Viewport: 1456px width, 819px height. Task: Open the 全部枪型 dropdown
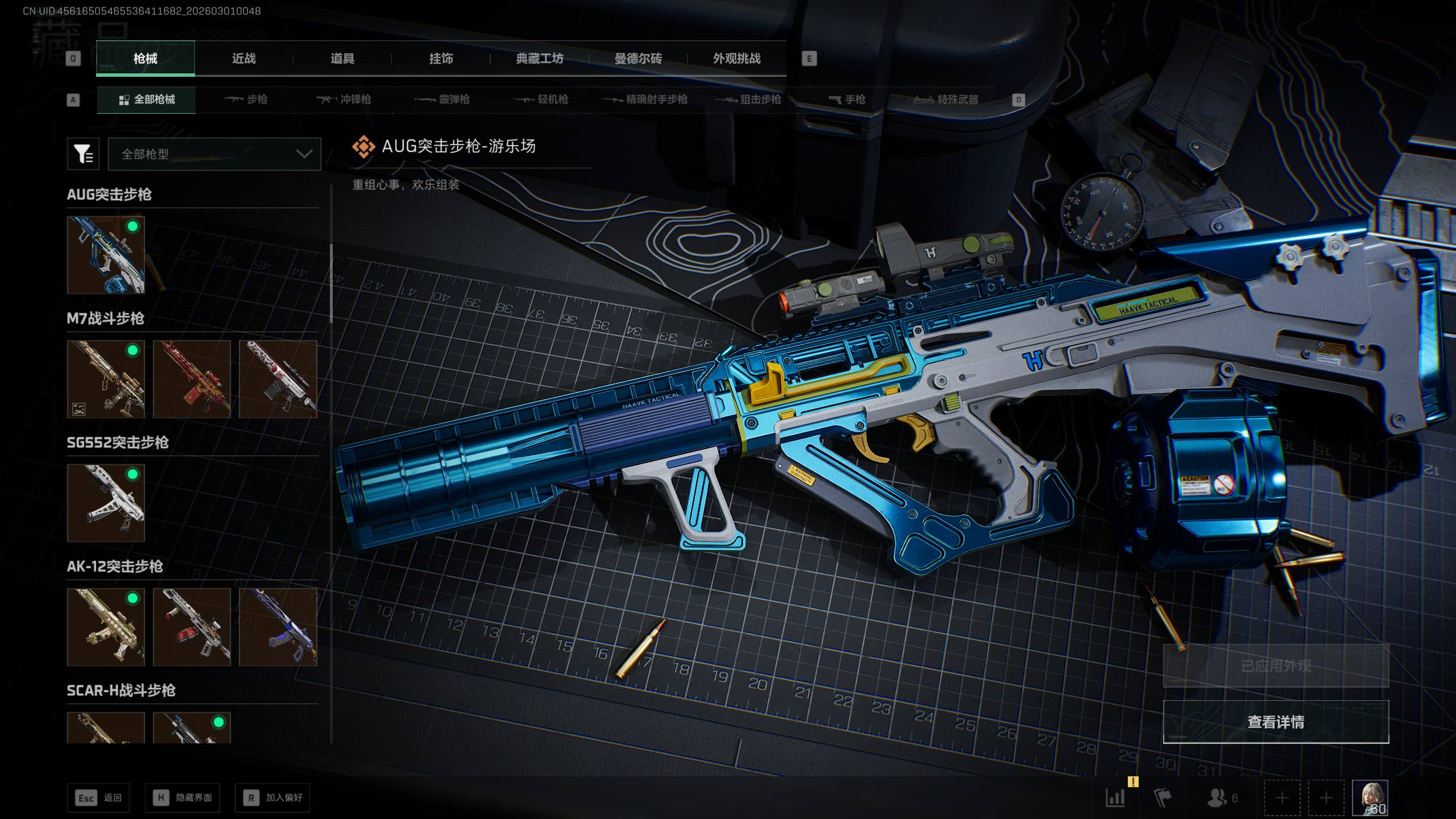pyautogui.click(x=214, y=154)
